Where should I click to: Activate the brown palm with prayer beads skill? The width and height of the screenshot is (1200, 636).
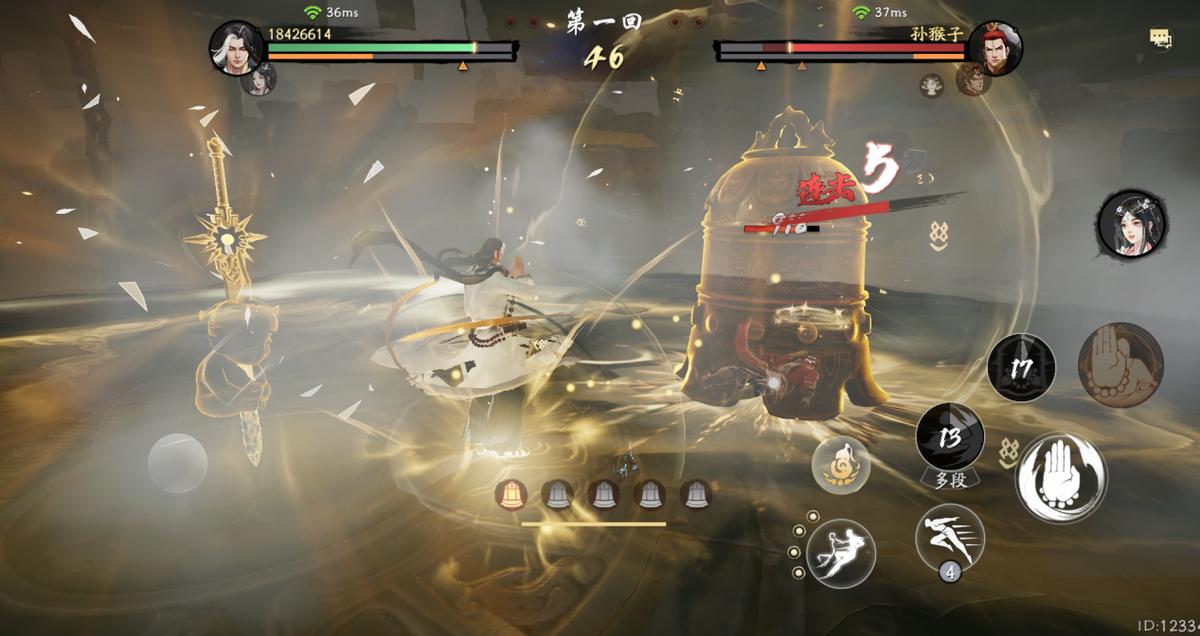tap(1120, 364)
